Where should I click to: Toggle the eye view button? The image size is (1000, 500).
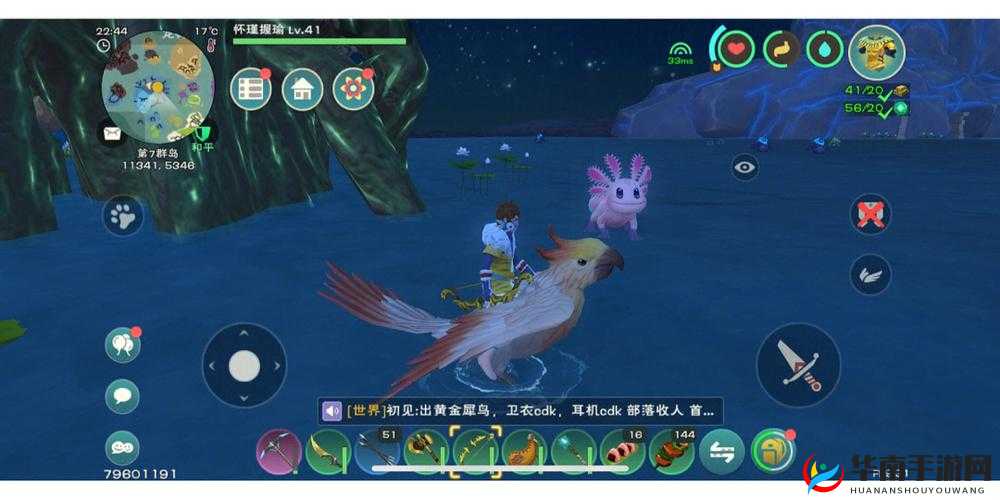click(745, 167)
